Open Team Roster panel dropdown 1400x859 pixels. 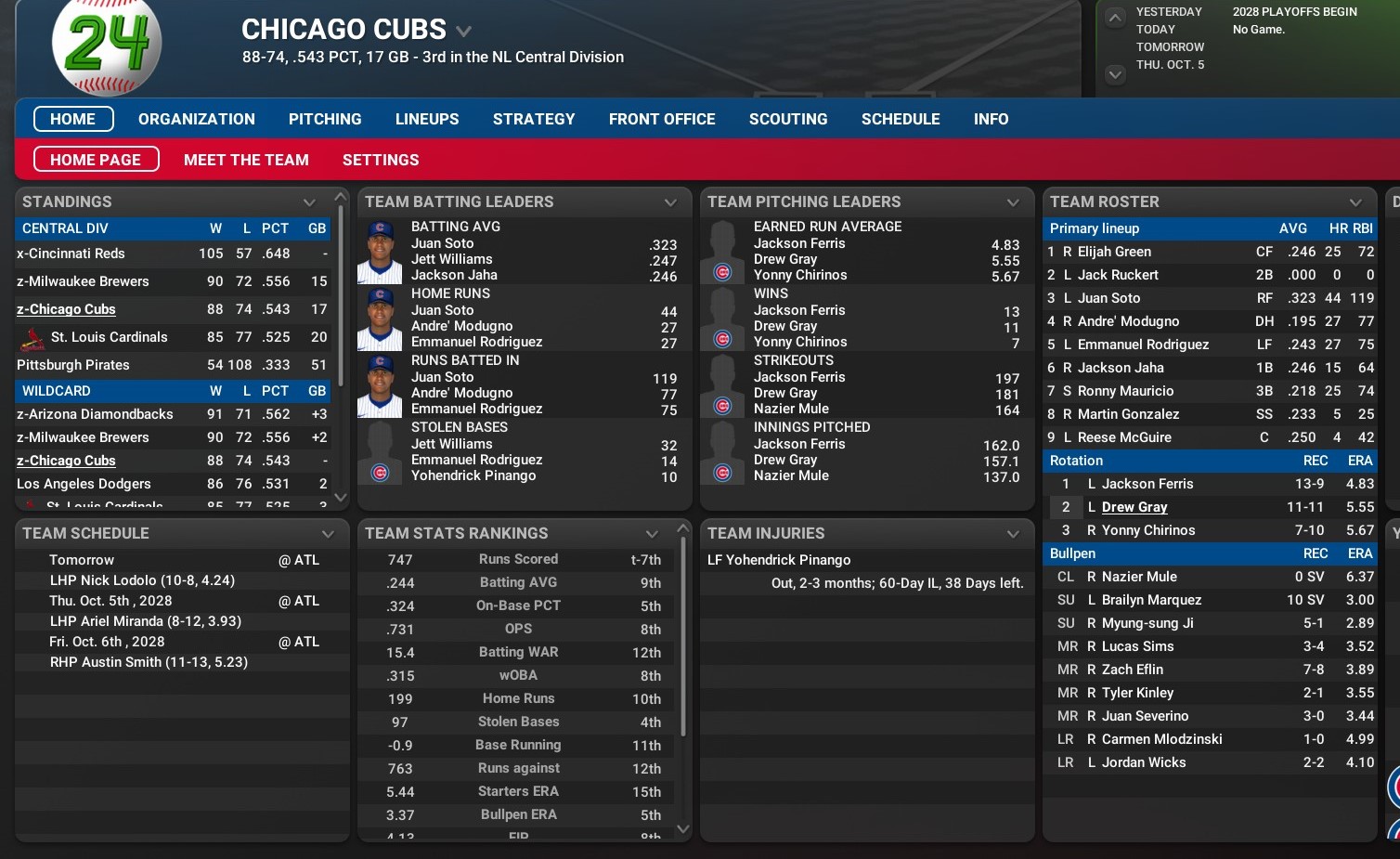coord(1355,202)
